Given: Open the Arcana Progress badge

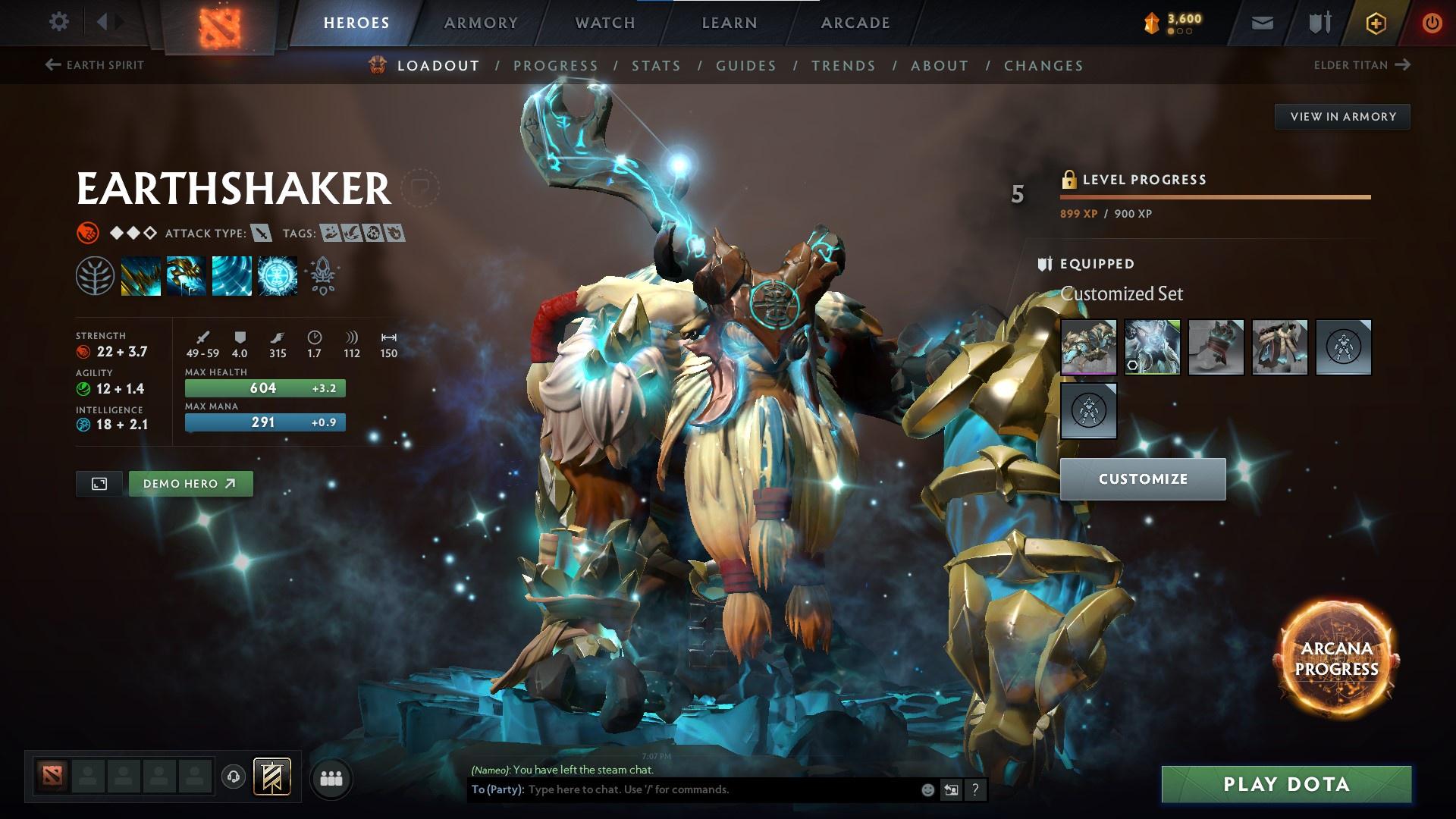Looking at the screenshot, I should coord(1336,659).
